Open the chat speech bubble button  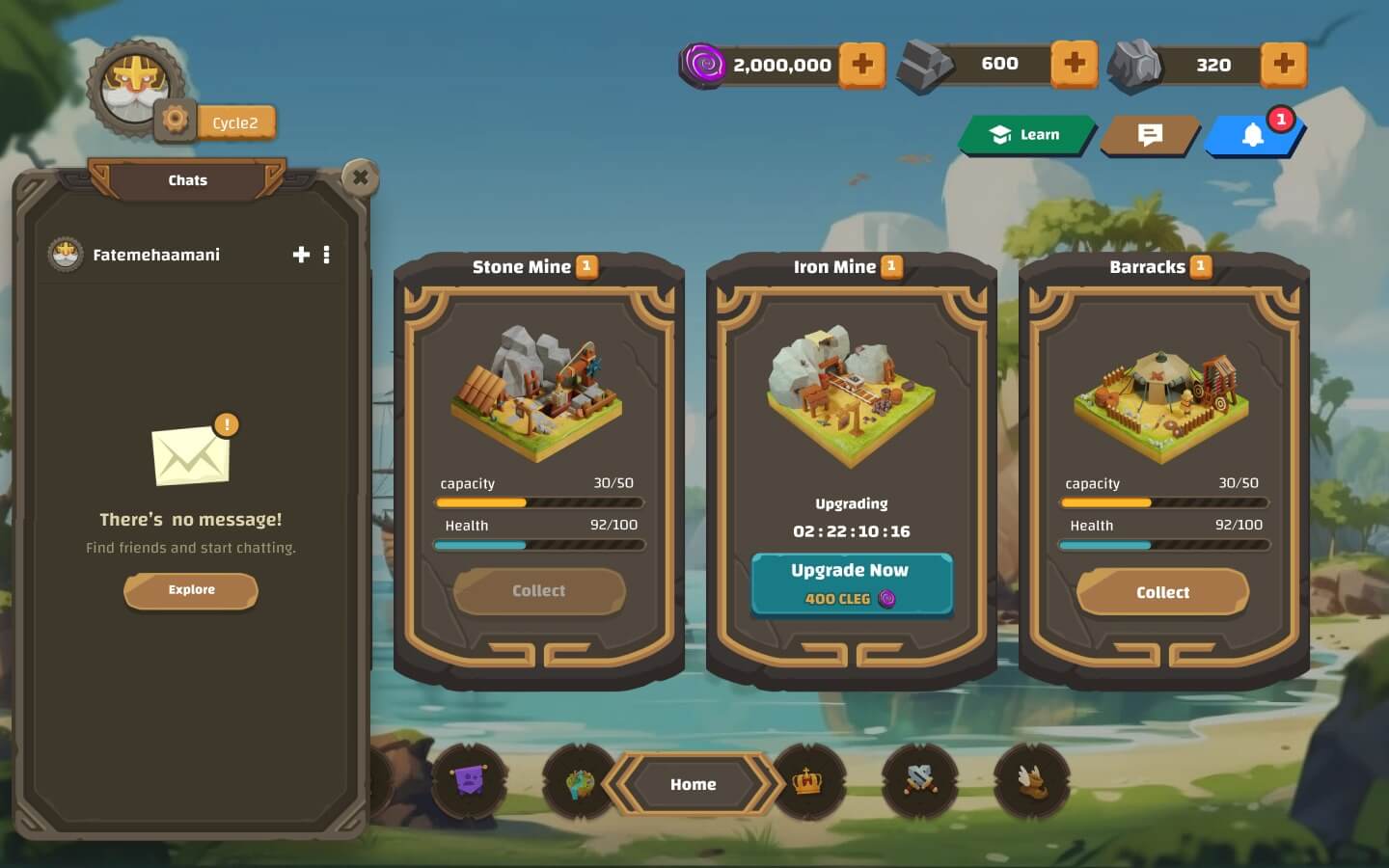click(x=1150, y=135)
